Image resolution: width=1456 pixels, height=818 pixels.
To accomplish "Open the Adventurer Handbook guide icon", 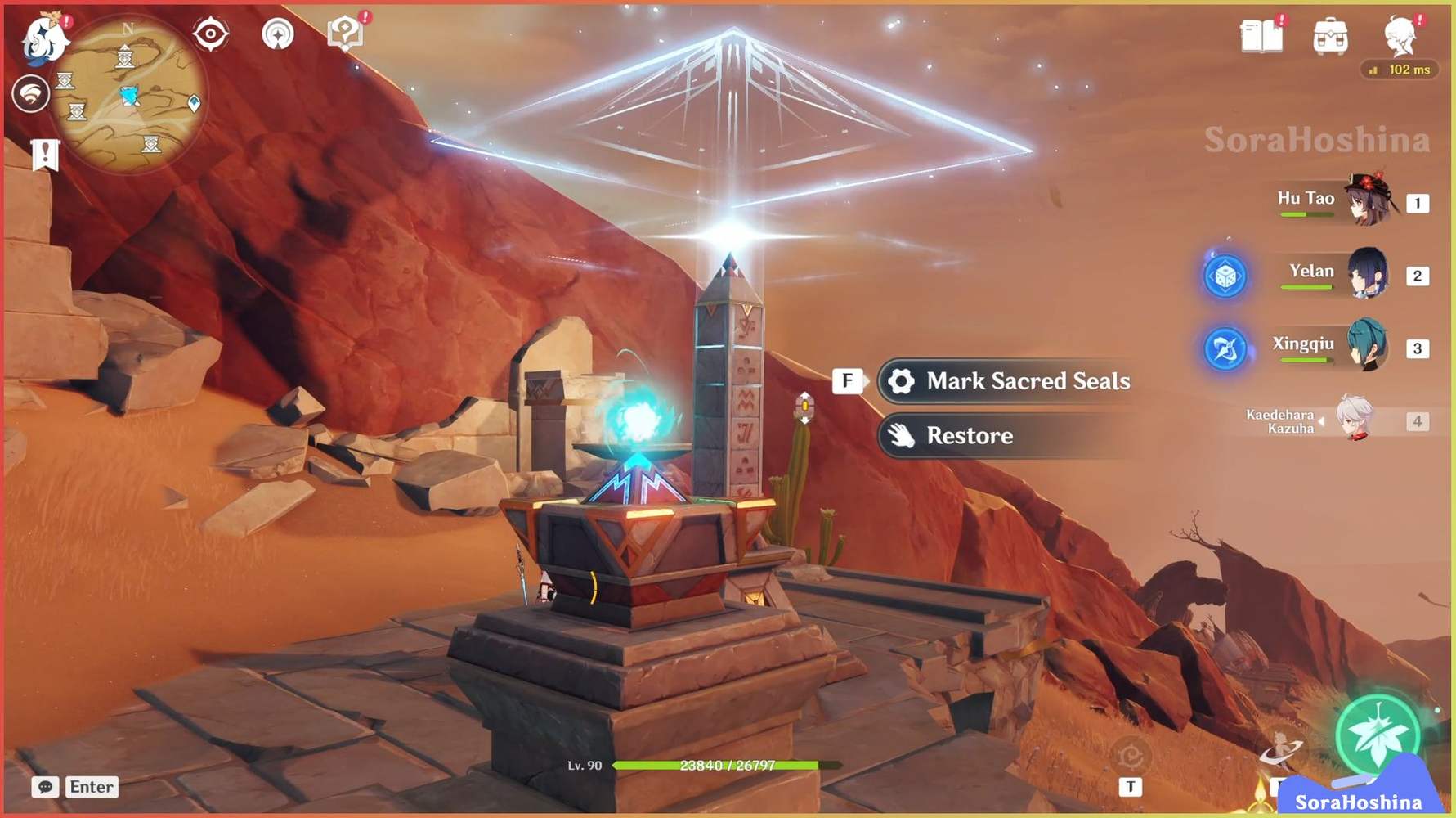I will coord(347,31).
